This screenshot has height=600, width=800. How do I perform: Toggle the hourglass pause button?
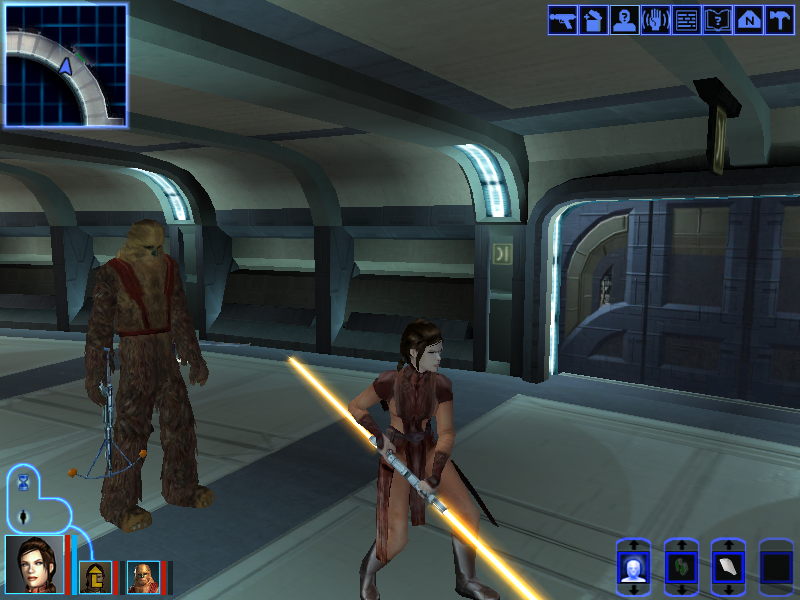coord(24,484)
